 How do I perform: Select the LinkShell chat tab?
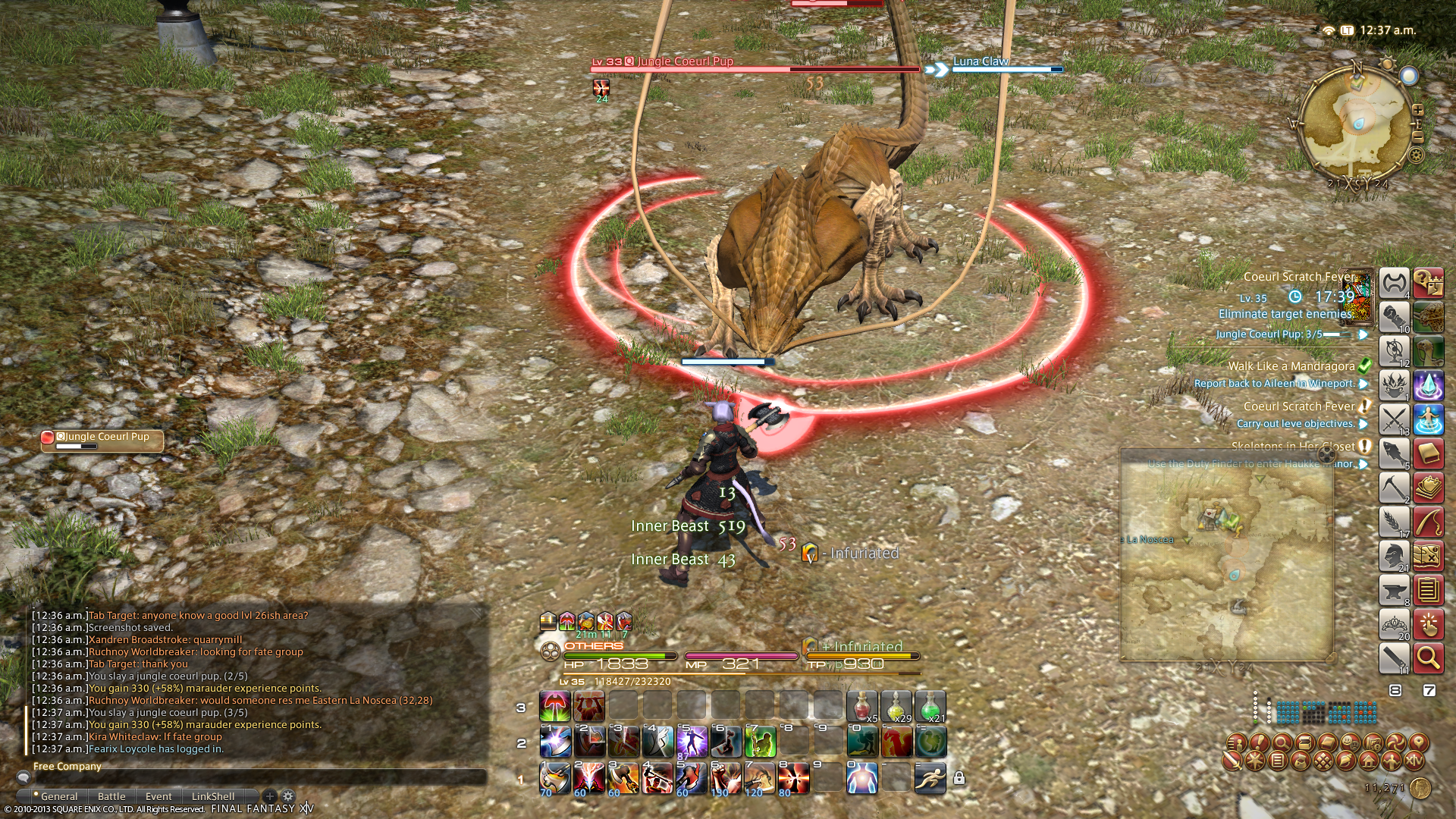click(x=213, y=796)
